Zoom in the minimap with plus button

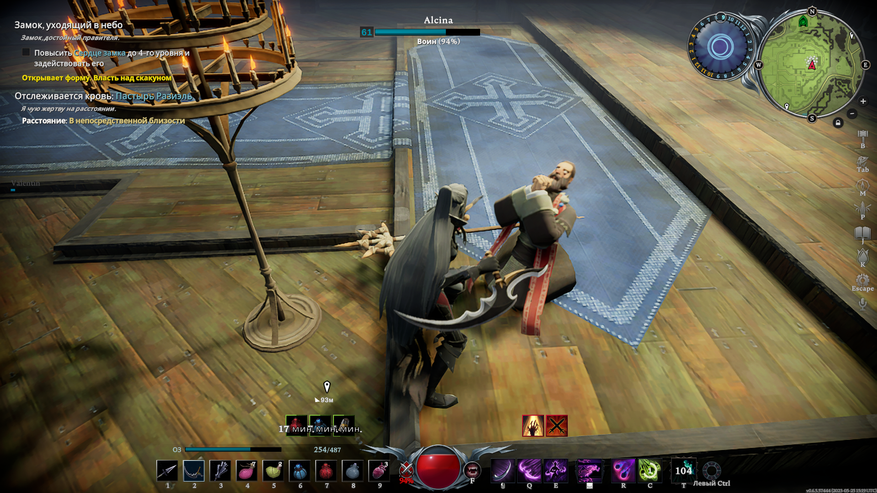tap(862, 101)
